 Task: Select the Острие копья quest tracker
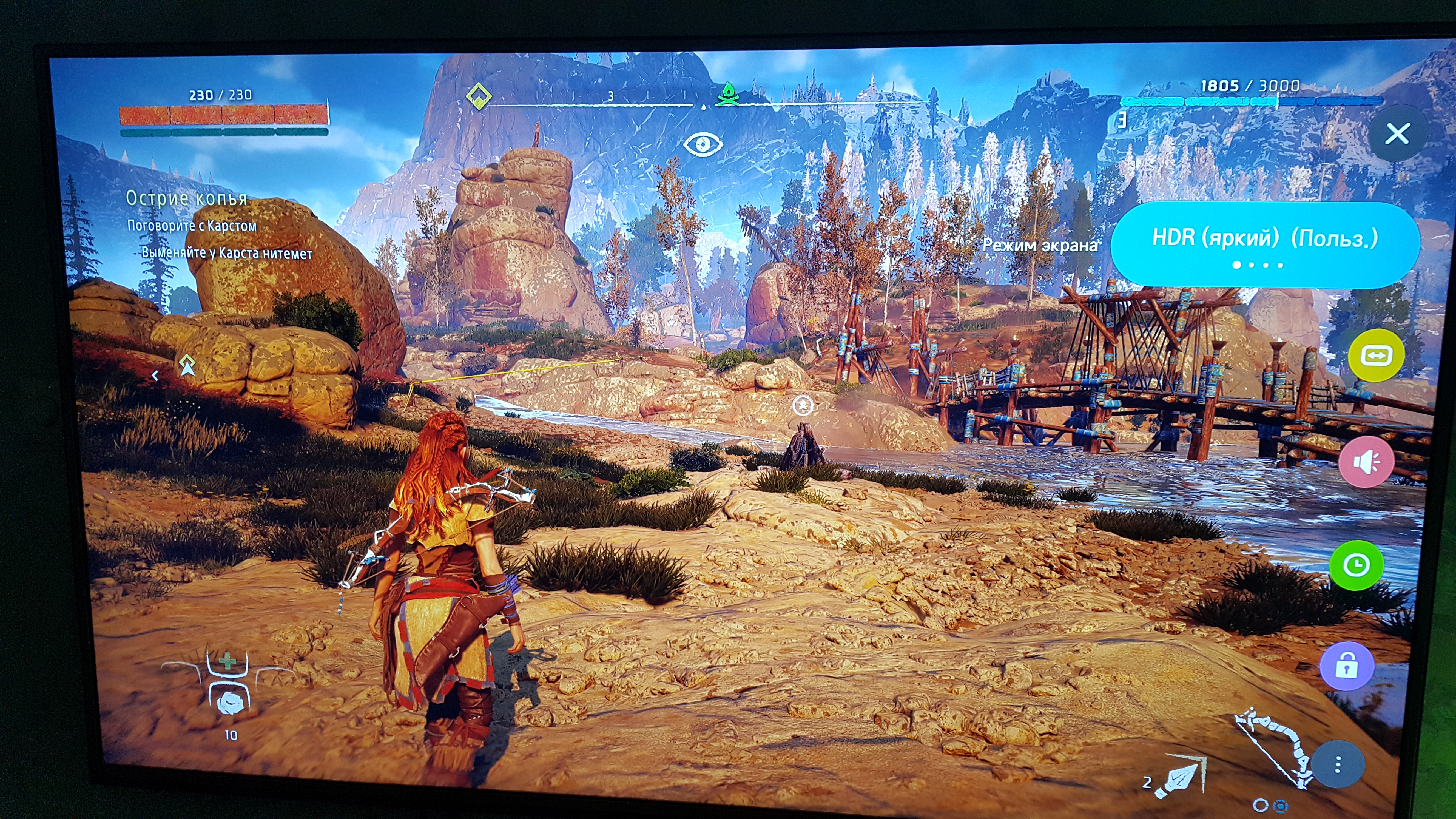(186, 198)
